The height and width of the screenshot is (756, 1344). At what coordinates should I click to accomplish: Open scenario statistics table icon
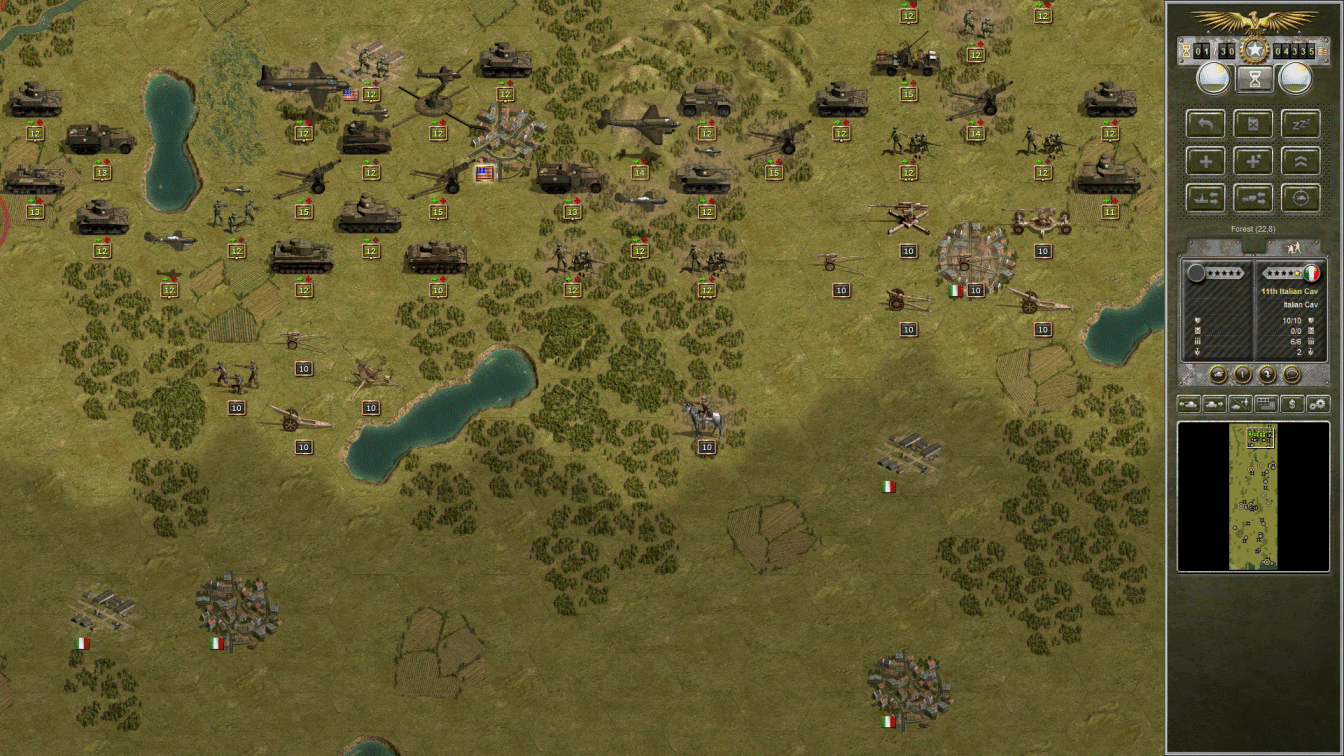tap(1264, 403)
